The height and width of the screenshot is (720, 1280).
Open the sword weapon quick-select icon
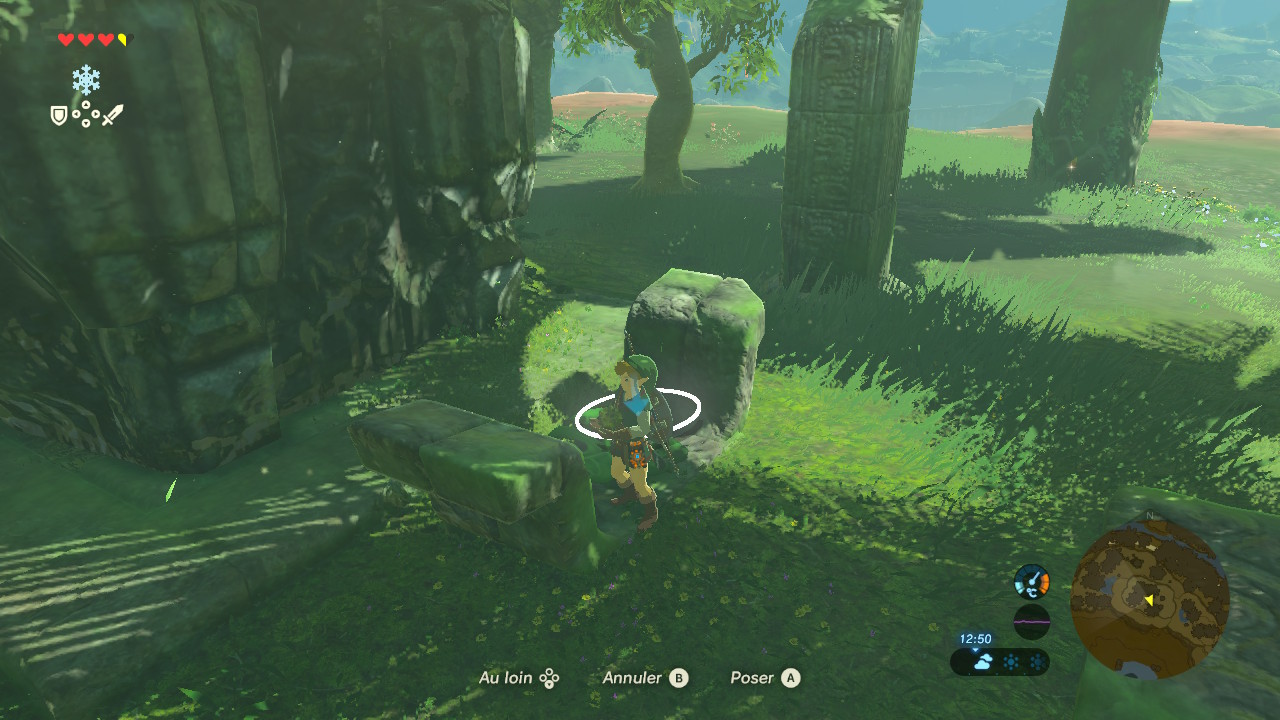point(112,115)
